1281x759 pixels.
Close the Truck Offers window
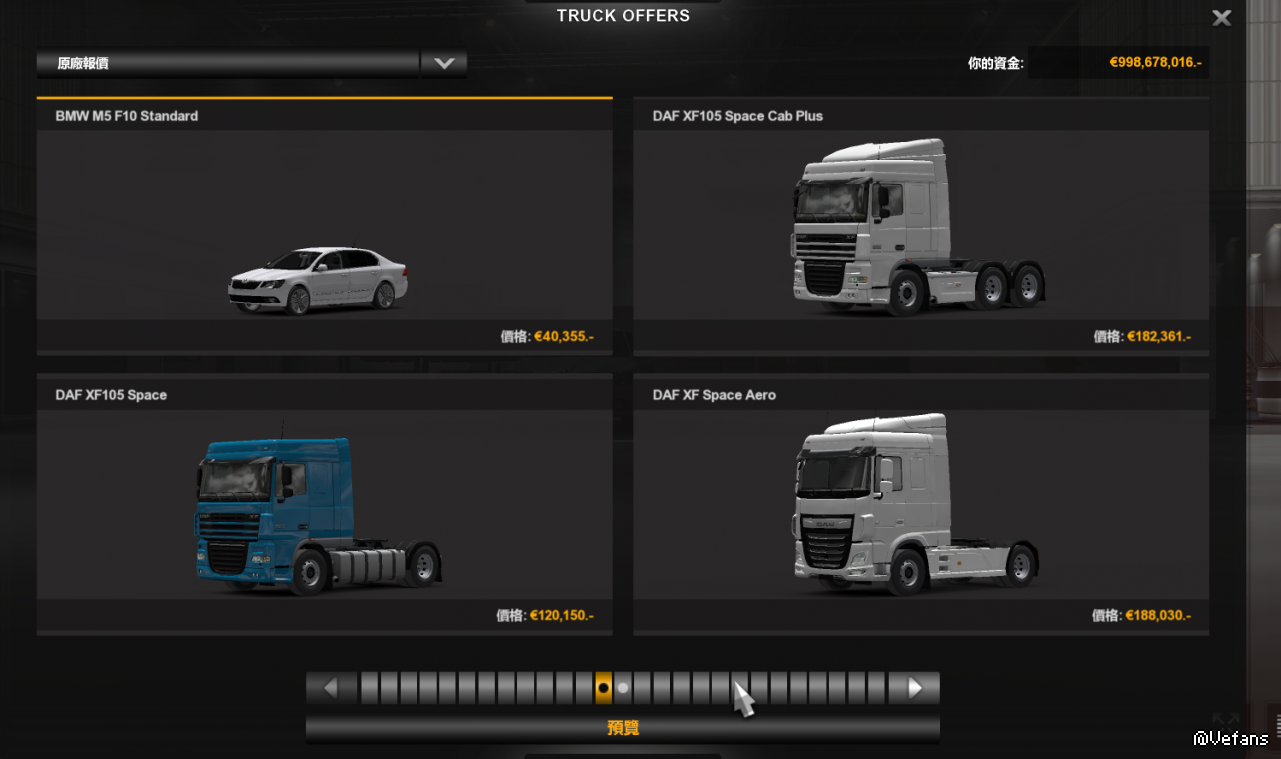pyautogui.click(x=1221, y=18)
